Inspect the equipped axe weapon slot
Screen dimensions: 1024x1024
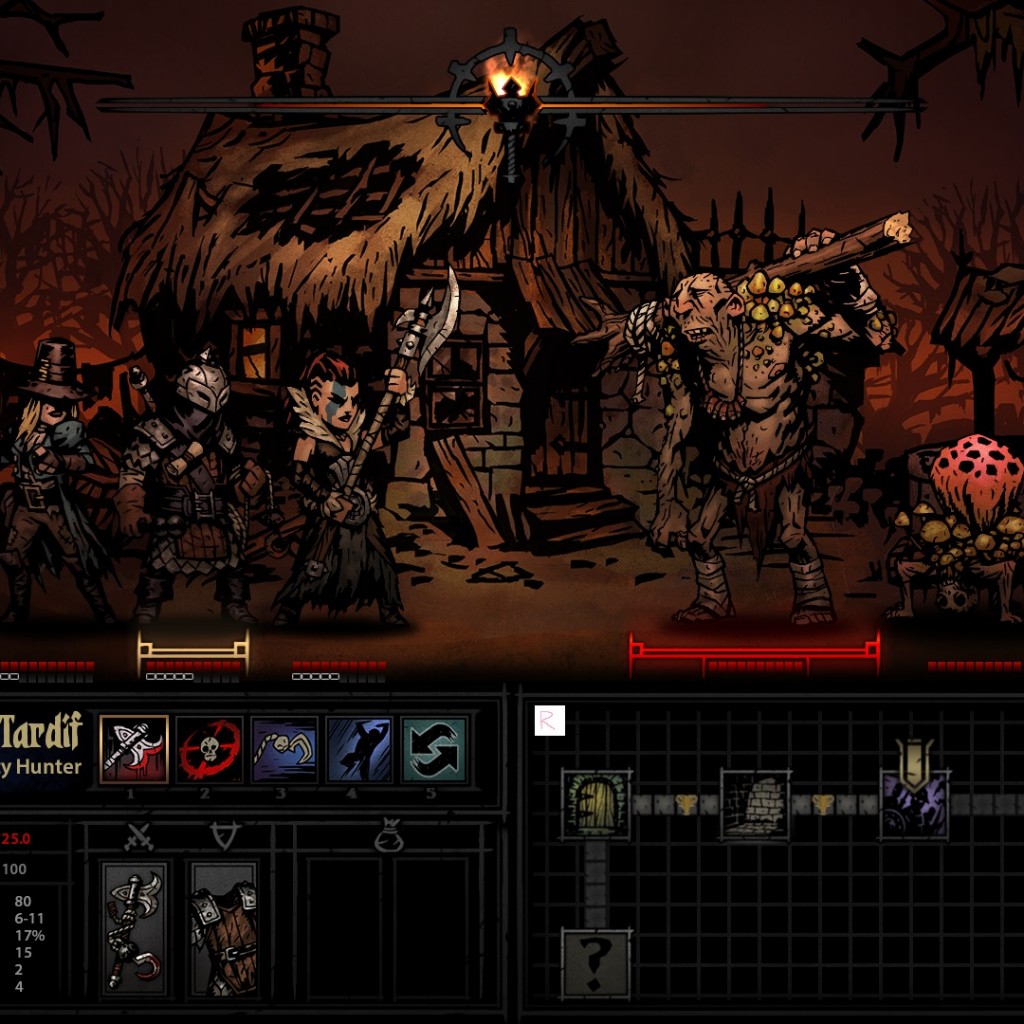point(135,929)
